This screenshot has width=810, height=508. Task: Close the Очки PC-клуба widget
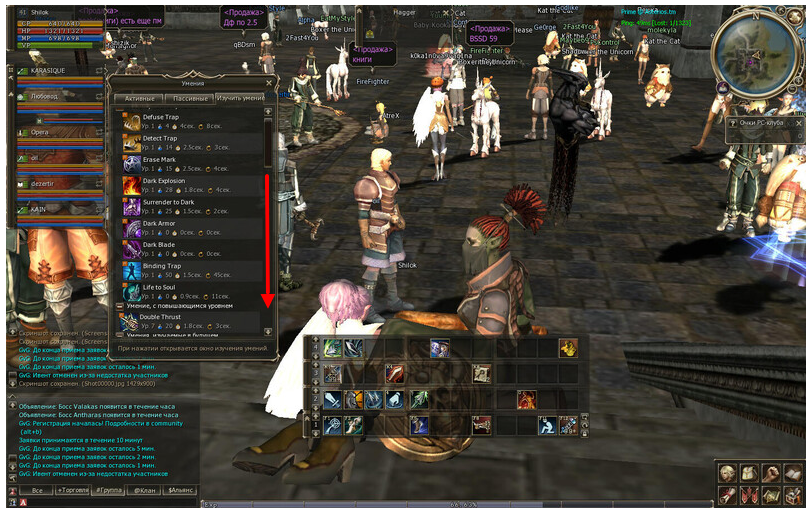coord(799,122)
